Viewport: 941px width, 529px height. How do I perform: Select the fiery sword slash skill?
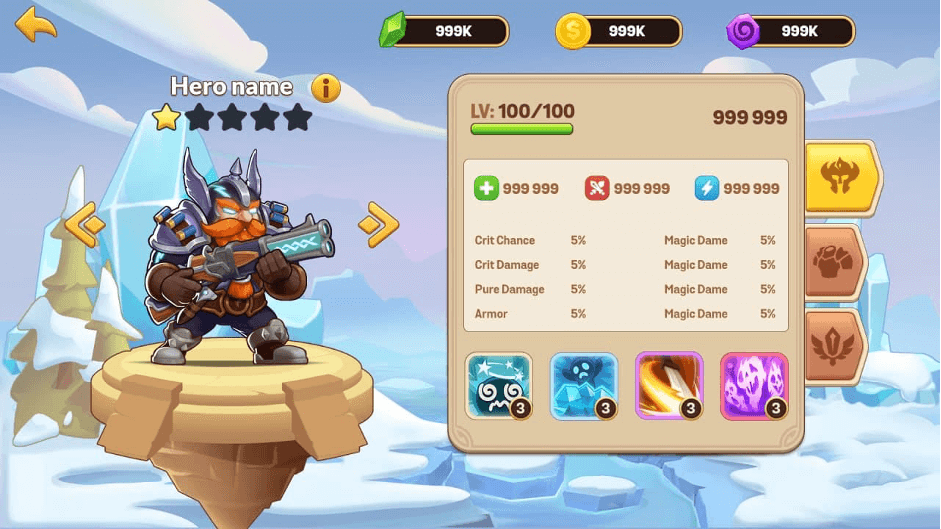click(669, 385)
